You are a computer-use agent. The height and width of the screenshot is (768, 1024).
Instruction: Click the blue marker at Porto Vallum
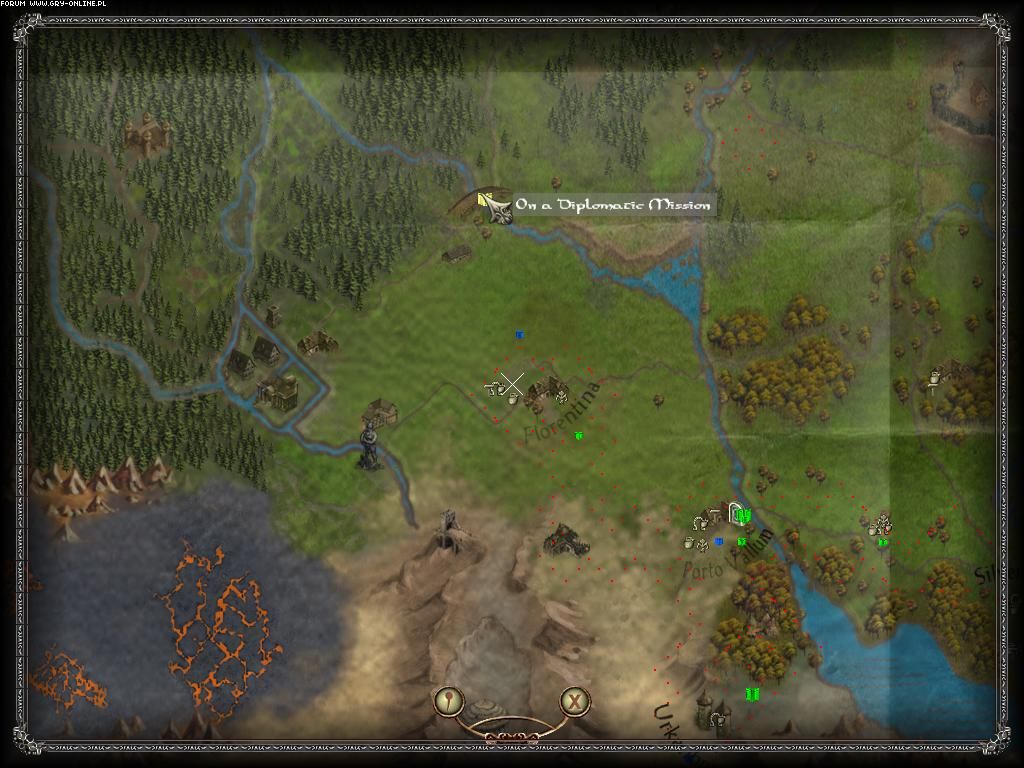[719, 541]
